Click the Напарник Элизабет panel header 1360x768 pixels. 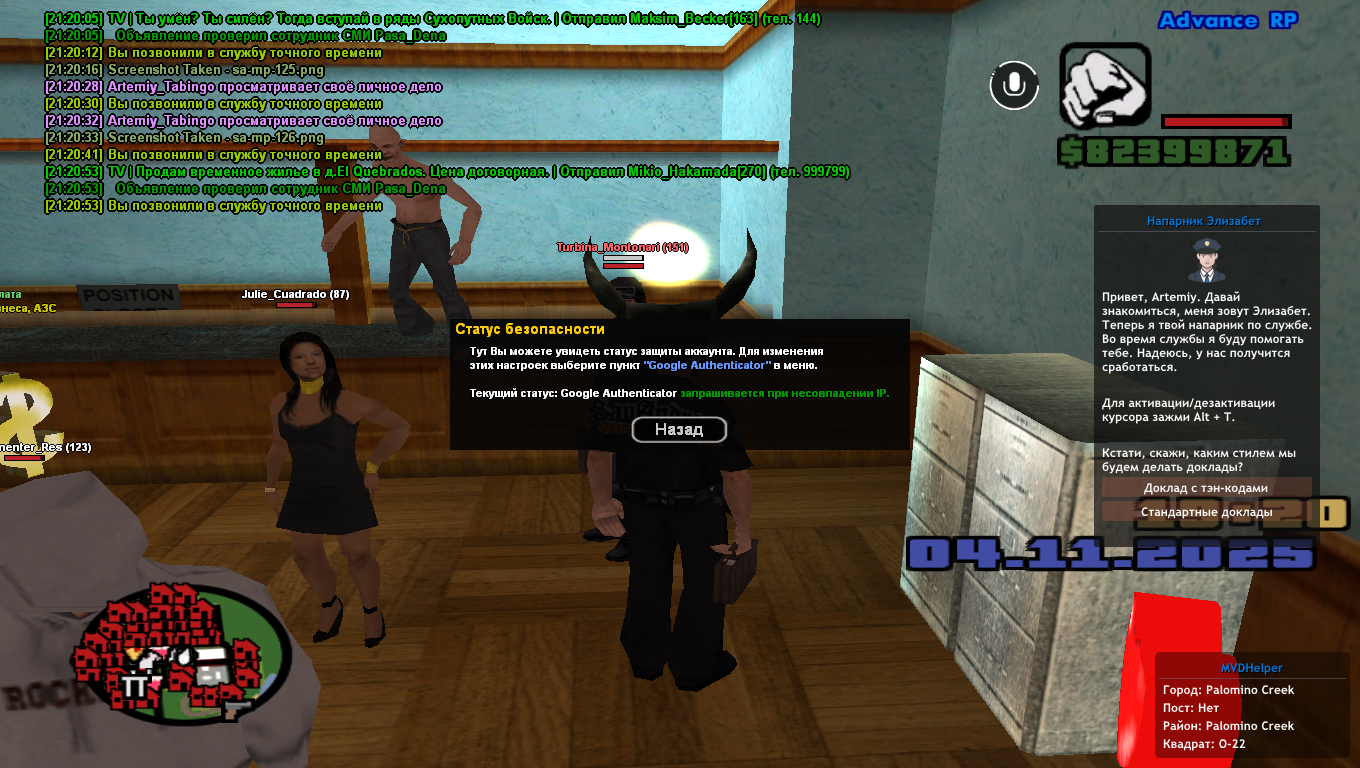click(1203, 220)
